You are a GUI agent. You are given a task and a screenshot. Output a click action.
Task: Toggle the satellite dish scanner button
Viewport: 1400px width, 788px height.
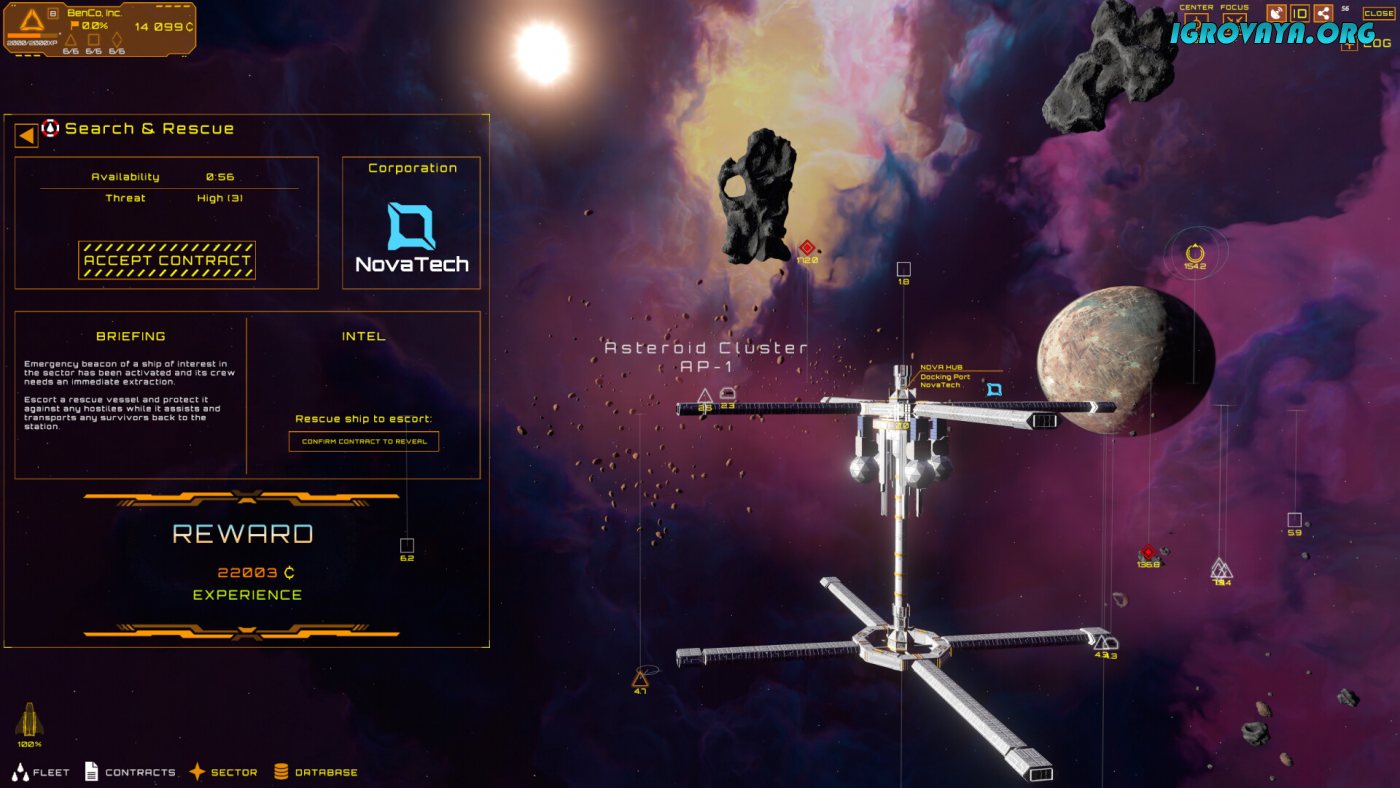coord(1276,13)
